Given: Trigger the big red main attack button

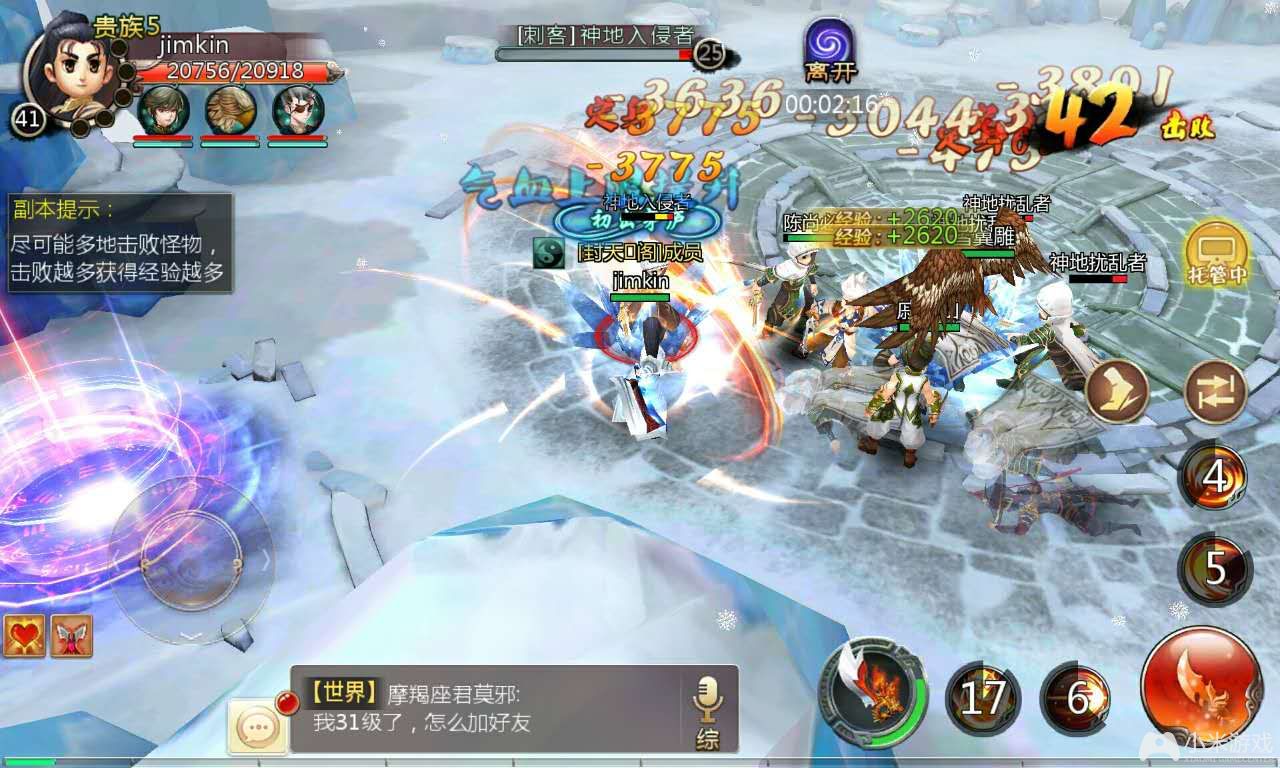Looking at the screenshot, I should [x=1201, y=687].
